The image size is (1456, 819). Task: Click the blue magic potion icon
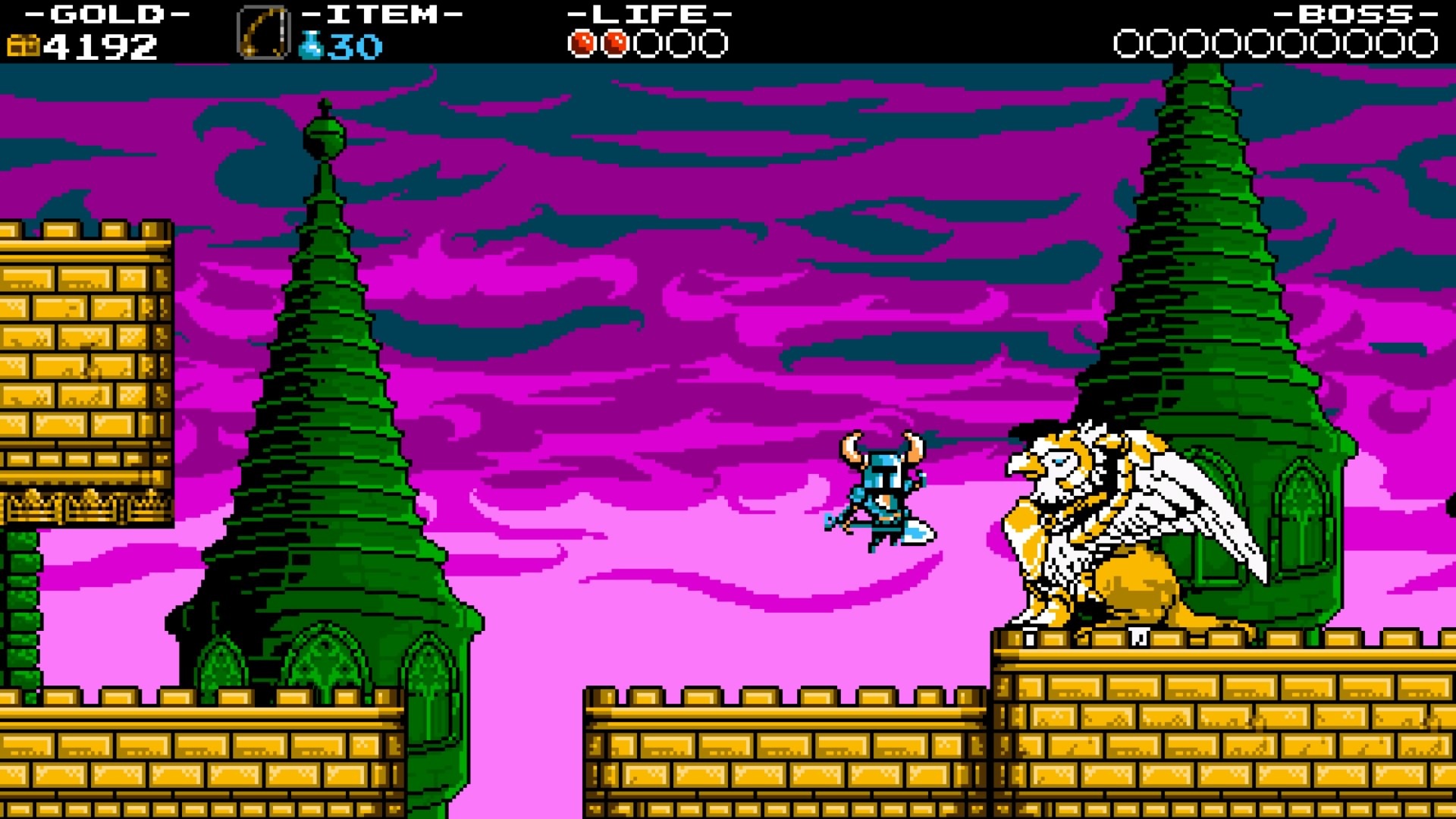pyautogui.click(x=312, y=44)
